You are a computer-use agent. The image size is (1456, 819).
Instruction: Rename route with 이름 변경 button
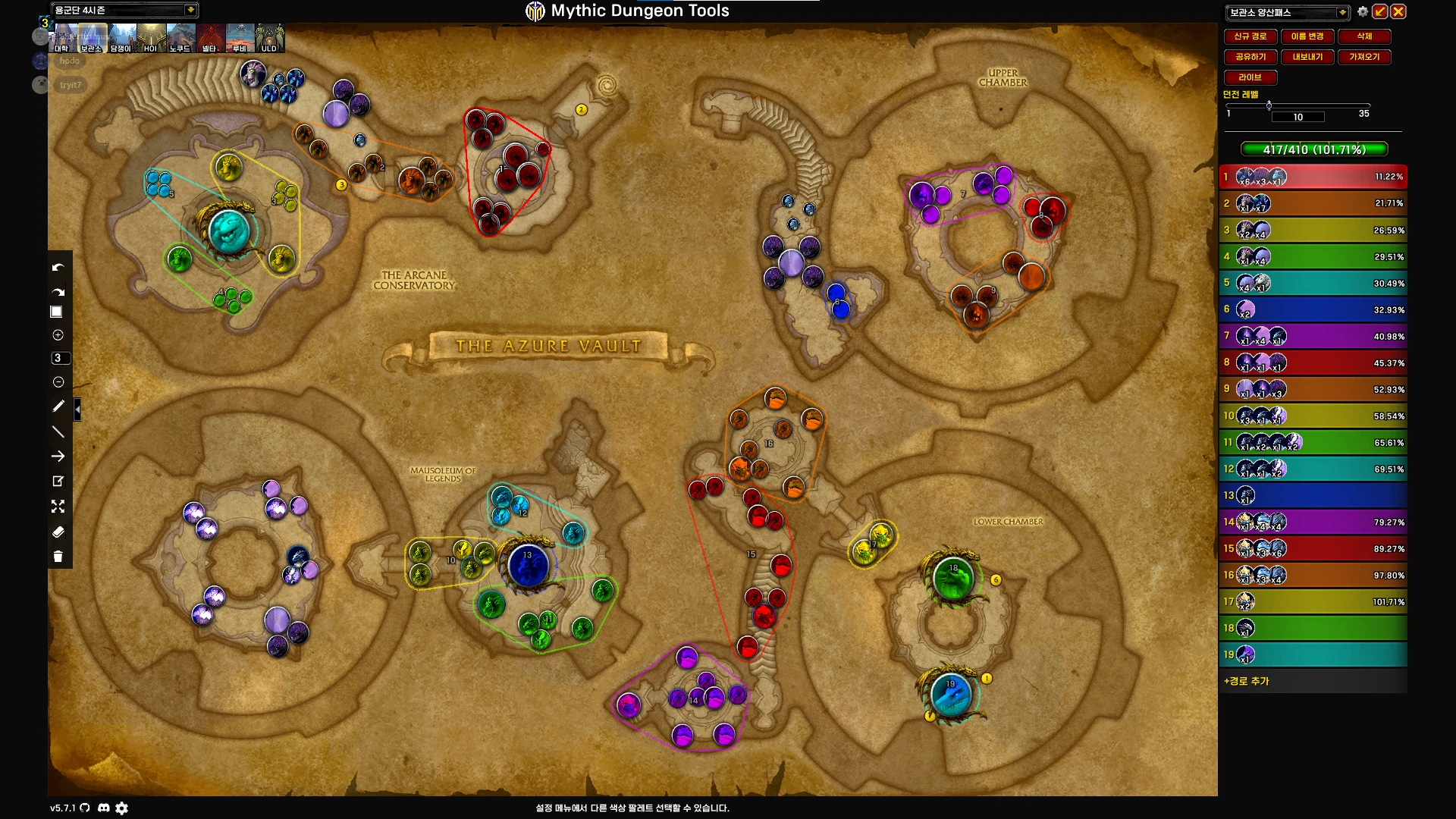(1307, 36)
